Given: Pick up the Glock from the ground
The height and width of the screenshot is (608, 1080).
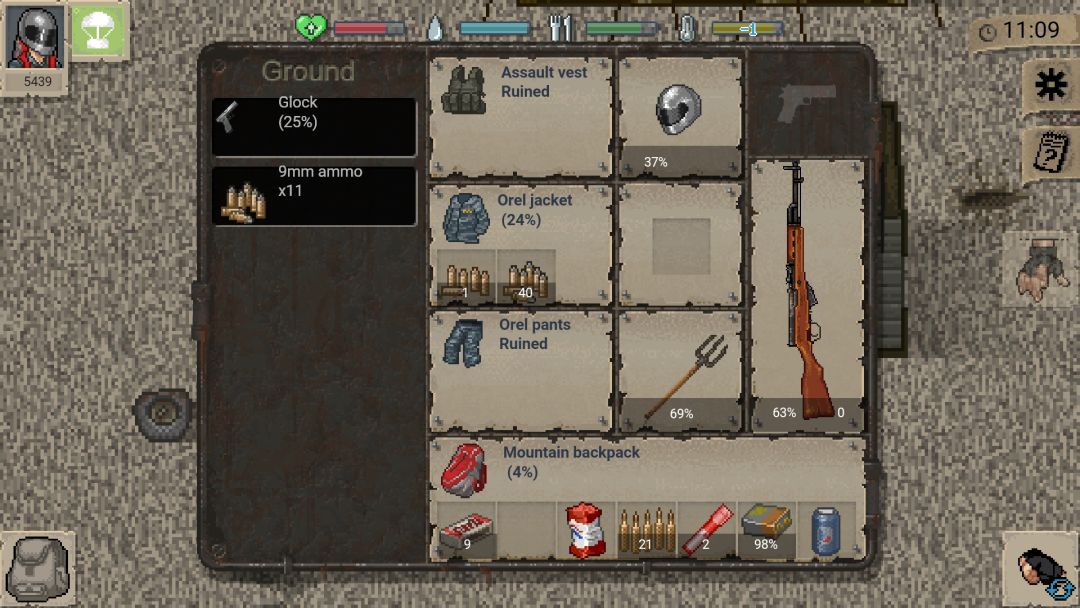Looking at the screenshot, I should pos(314,126).
